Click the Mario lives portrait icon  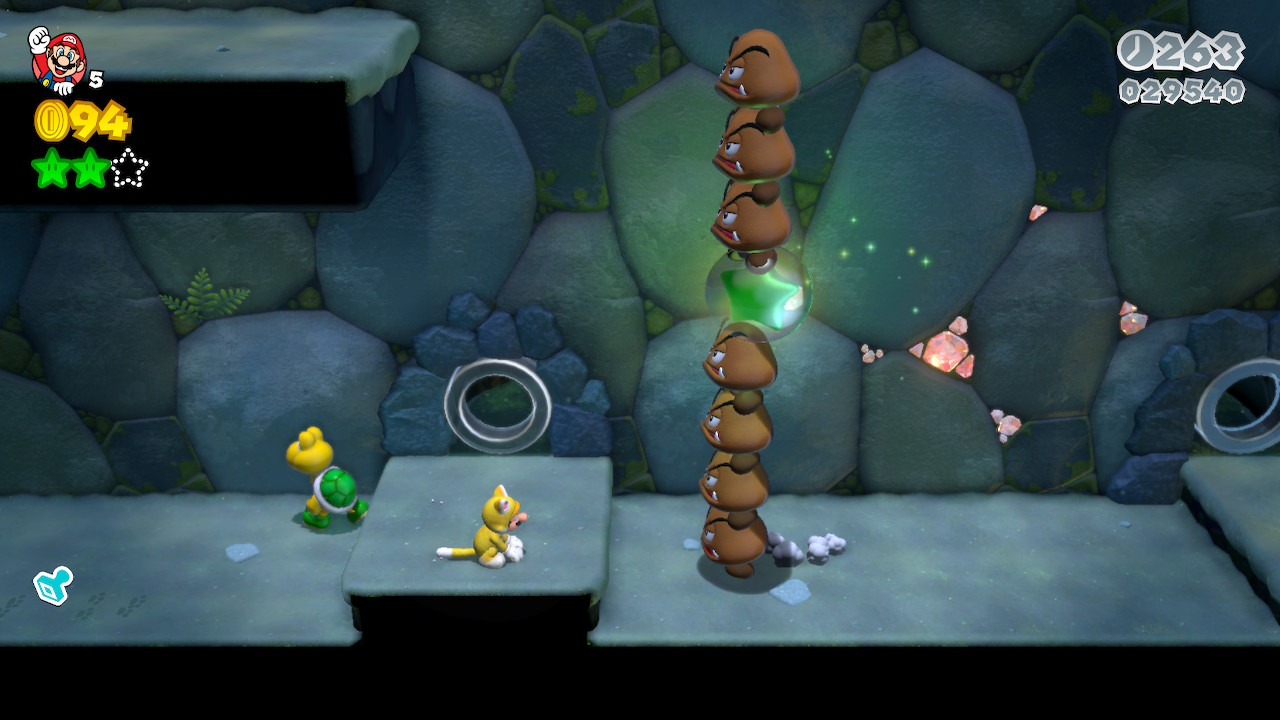(57, 58)
